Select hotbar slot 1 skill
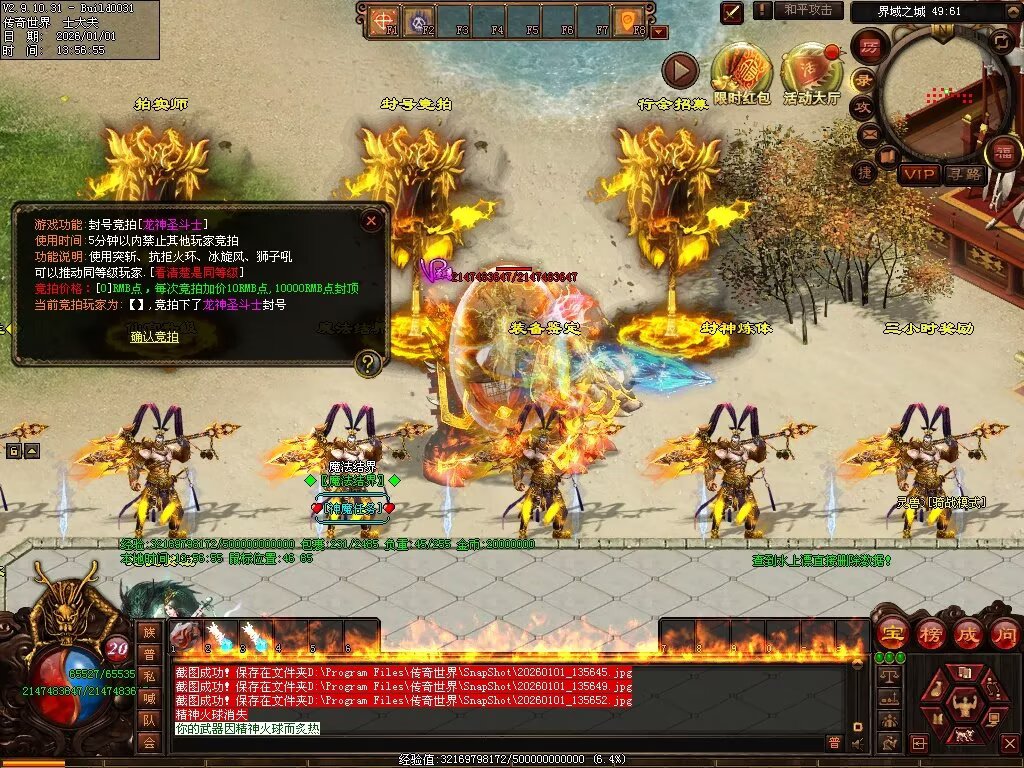The image size is (1024, 768). click(187, 636)
